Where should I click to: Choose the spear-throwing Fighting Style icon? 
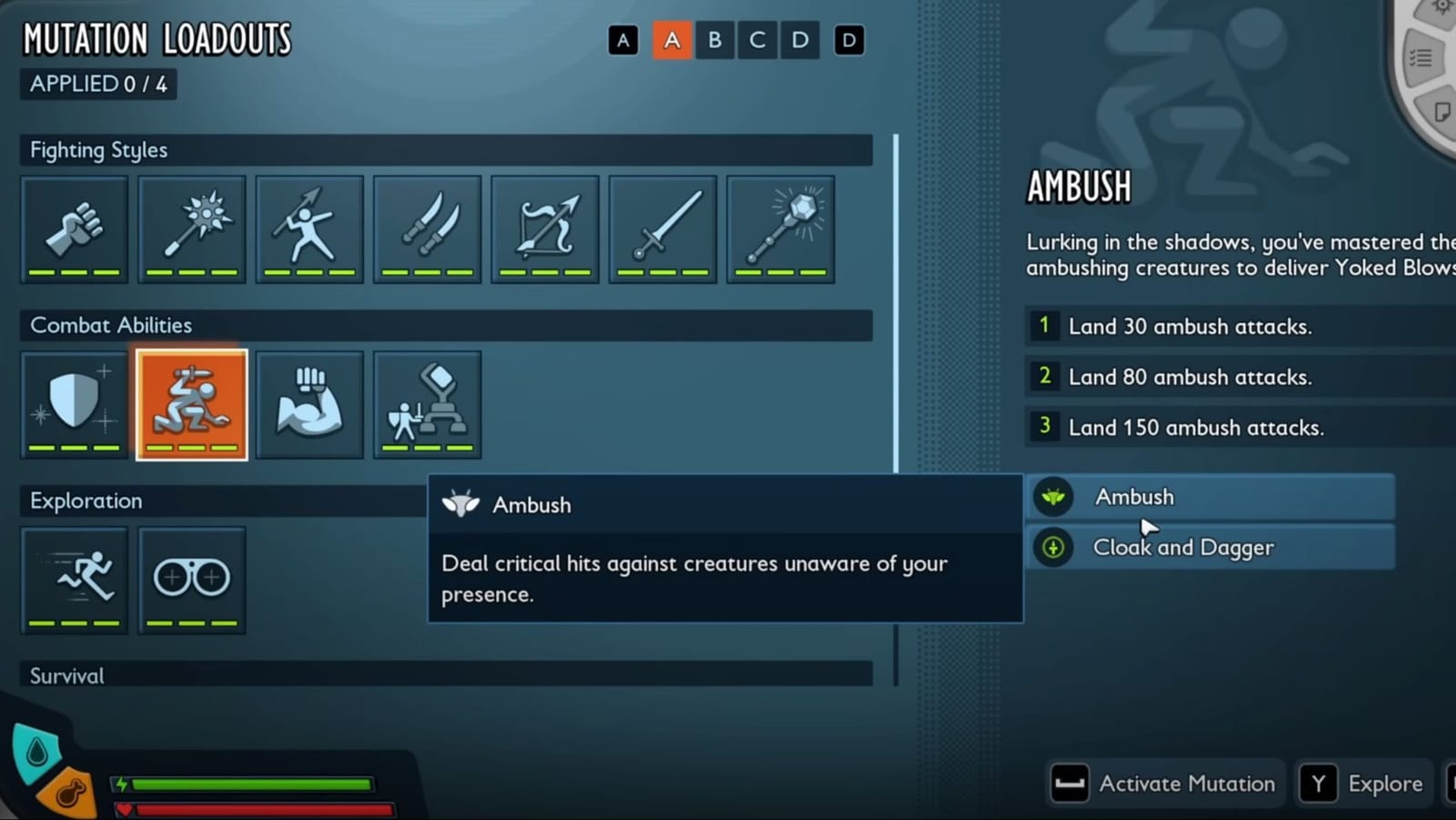point(309,228)
